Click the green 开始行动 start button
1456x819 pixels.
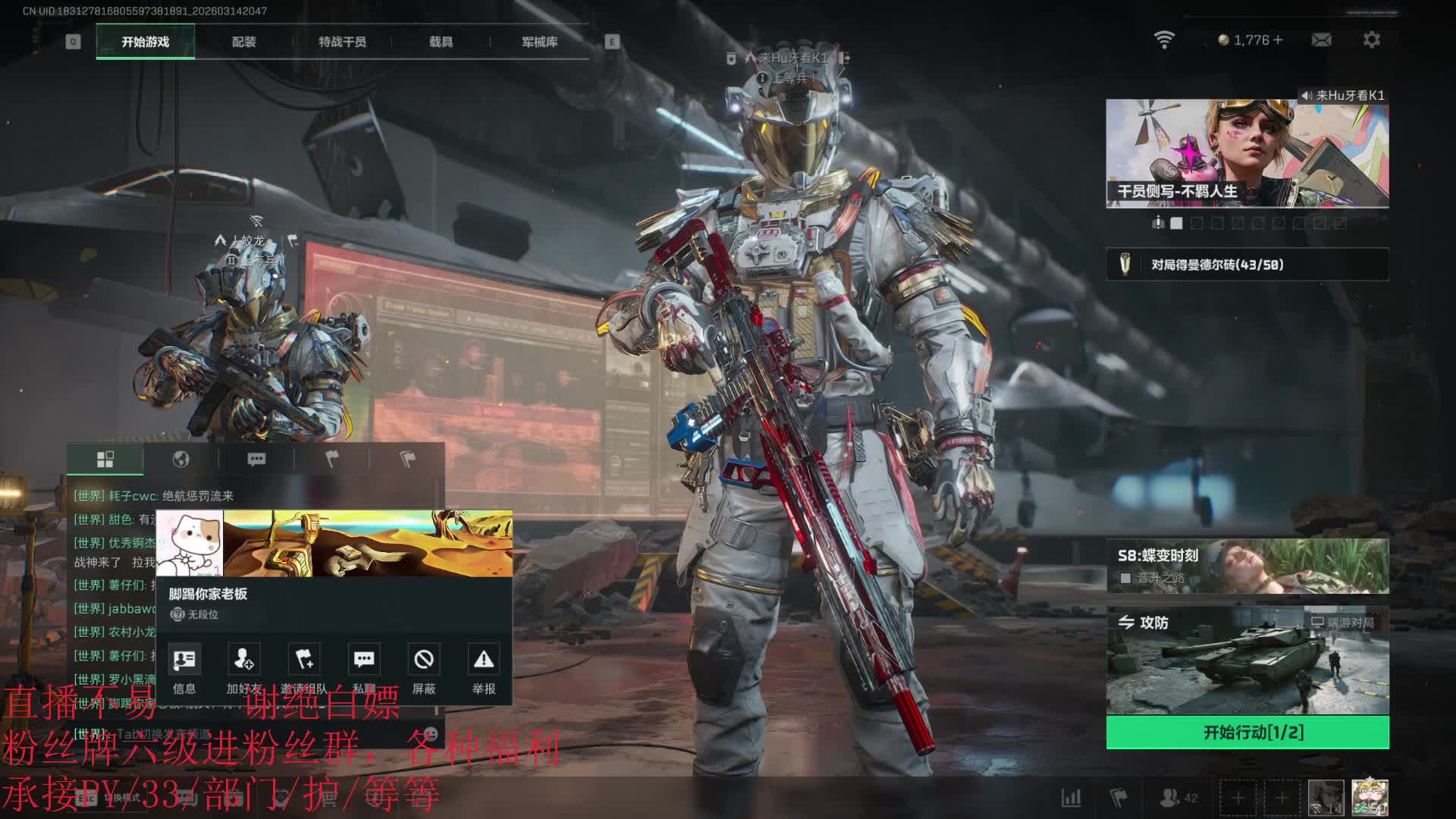(1247, 733)
